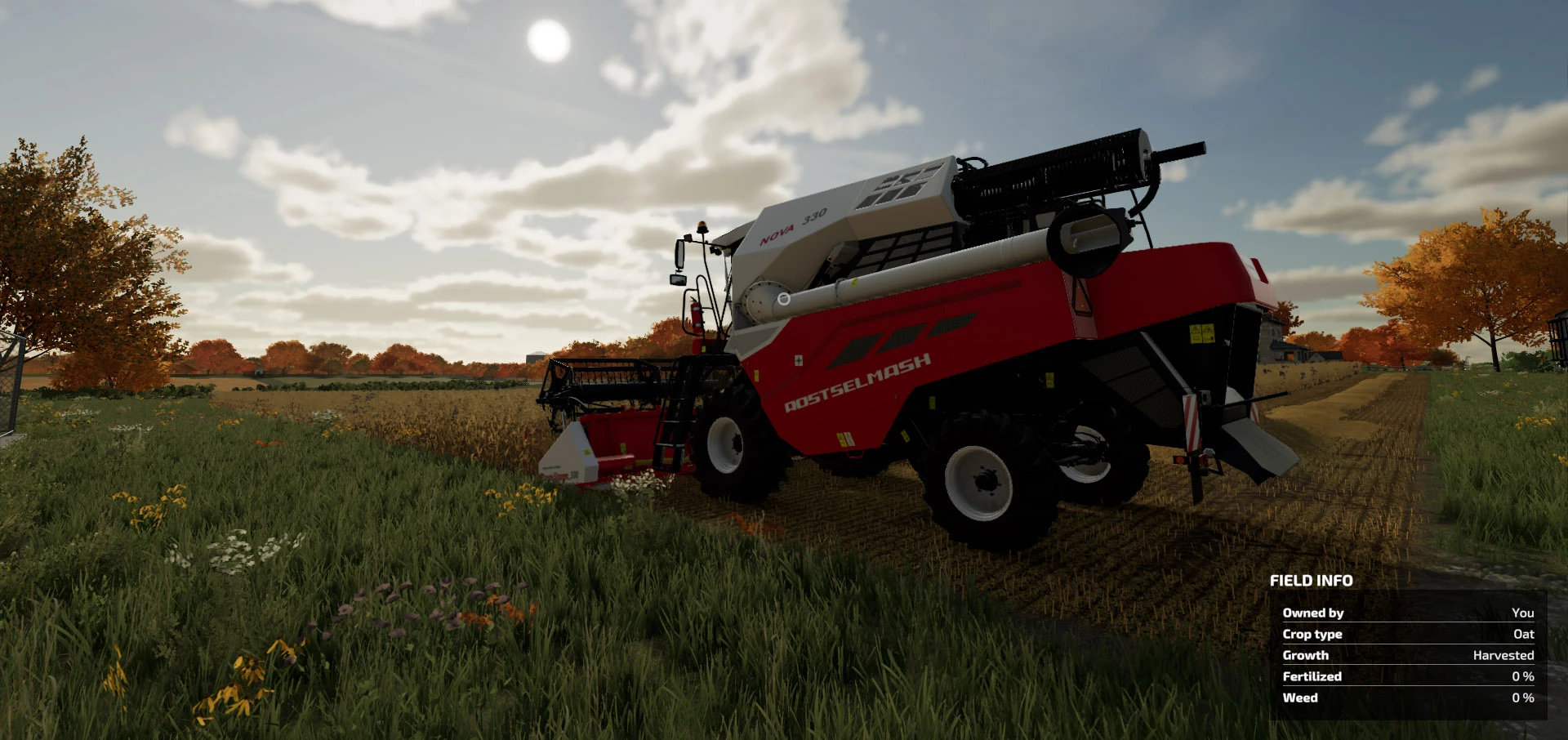Click the You owner value
The width and height of the screenshot is (1568, 740).
coord(1524,613)
